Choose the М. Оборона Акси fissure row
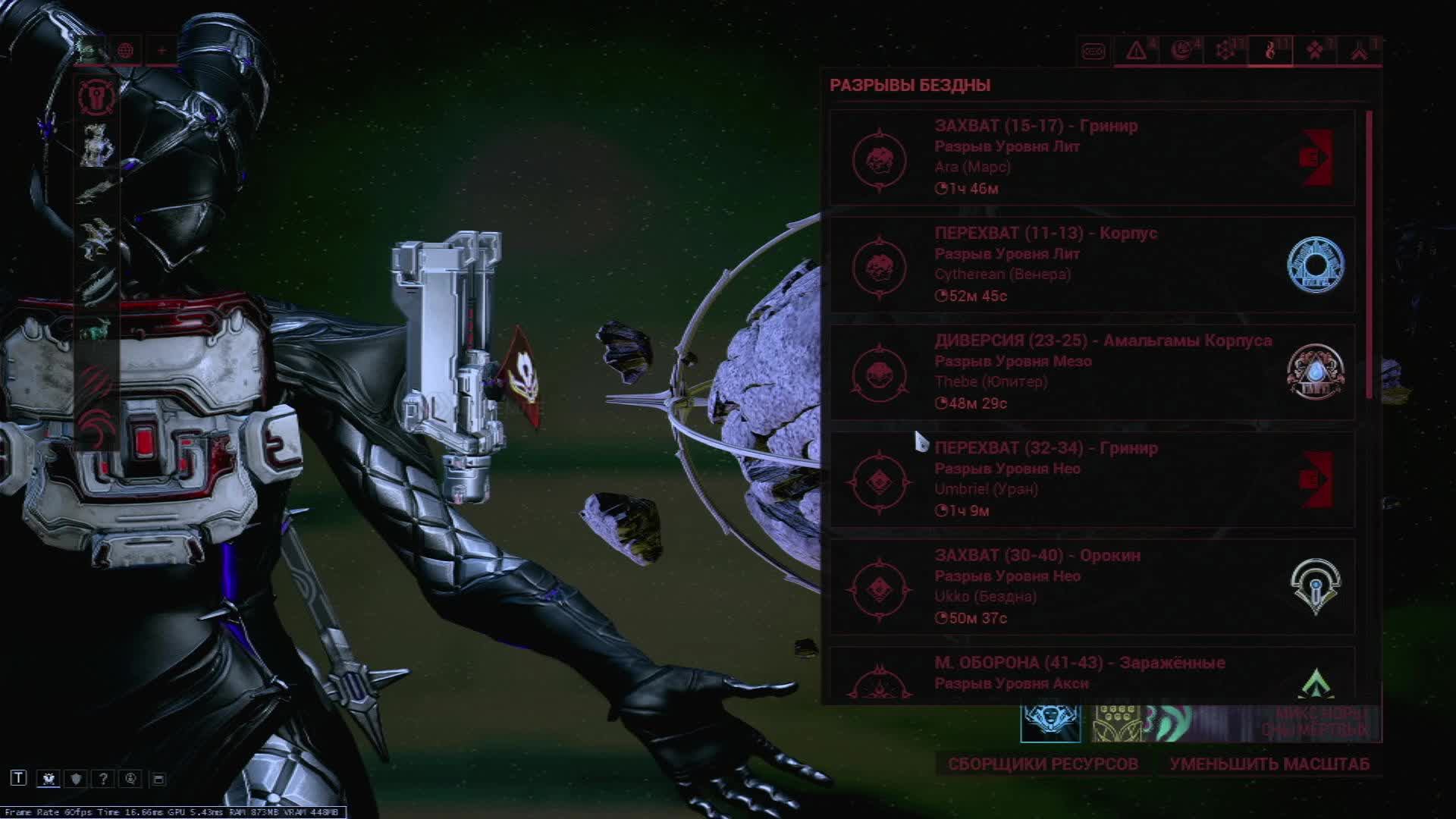The width and height of the screenshot is (1456, 819). point(1092,675)
